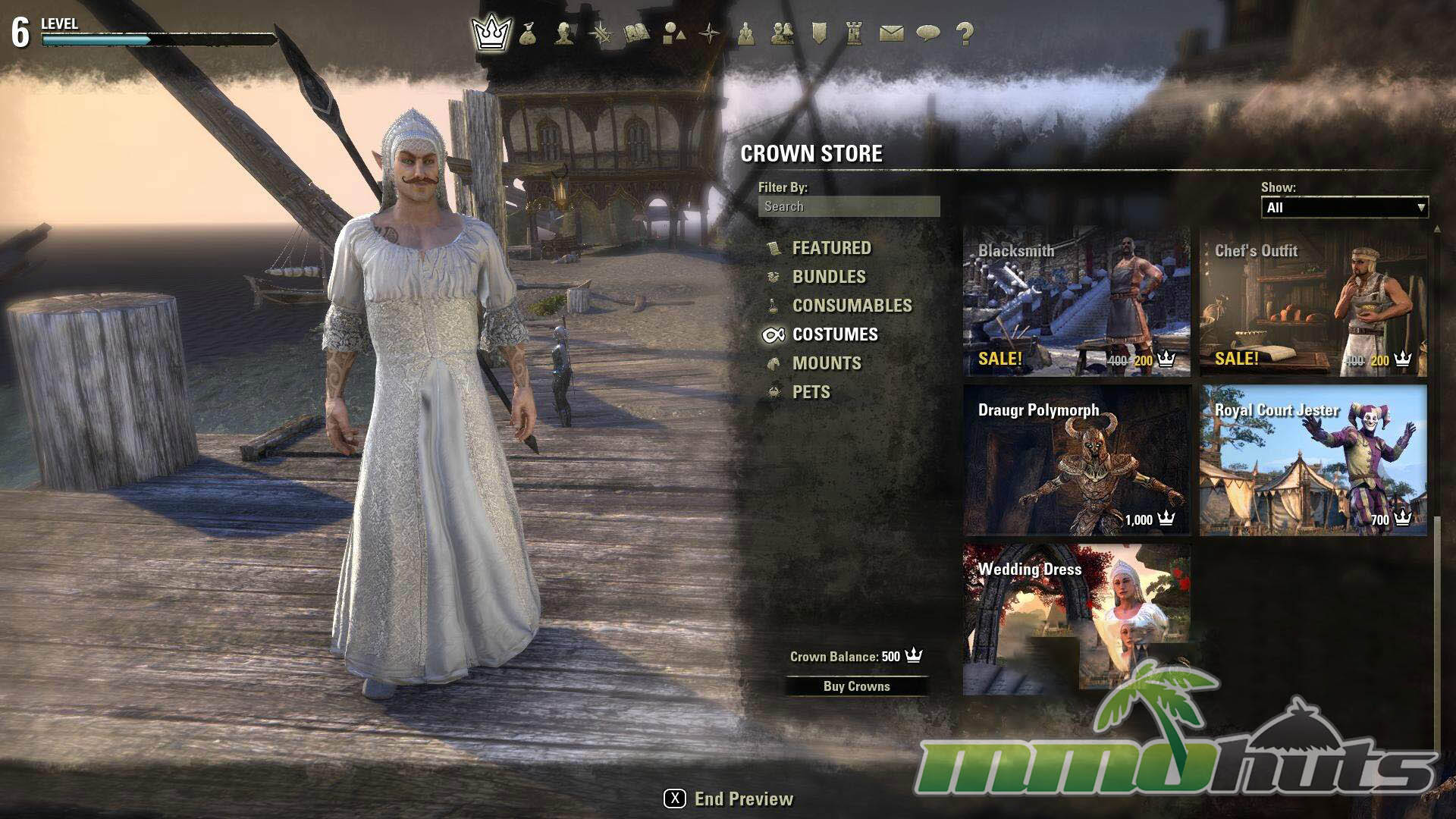Pick the Wedding Dress costume tile

[x=1076, y=618]
